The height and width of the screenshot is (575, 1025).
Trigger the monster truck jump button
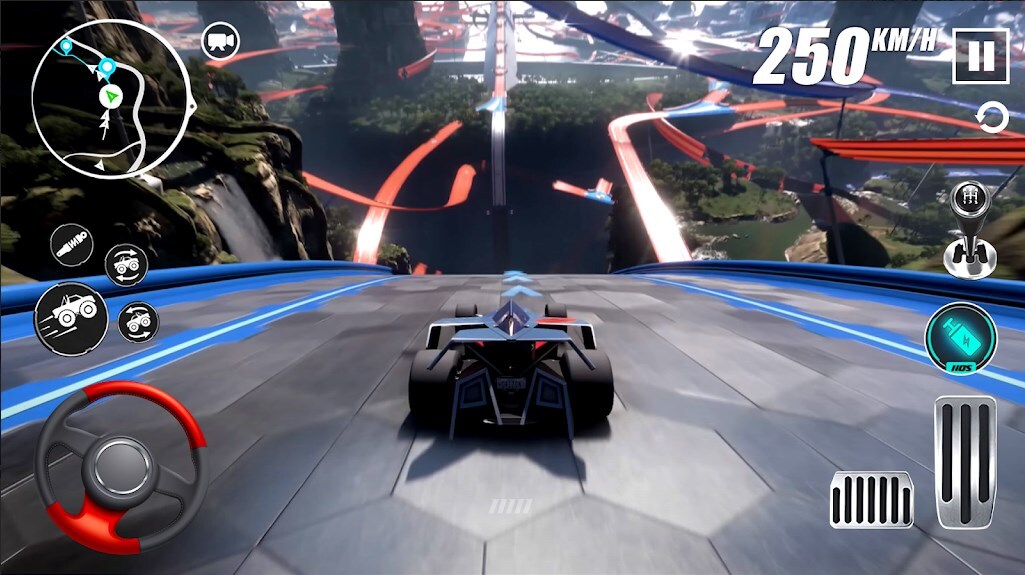[71, 318]
